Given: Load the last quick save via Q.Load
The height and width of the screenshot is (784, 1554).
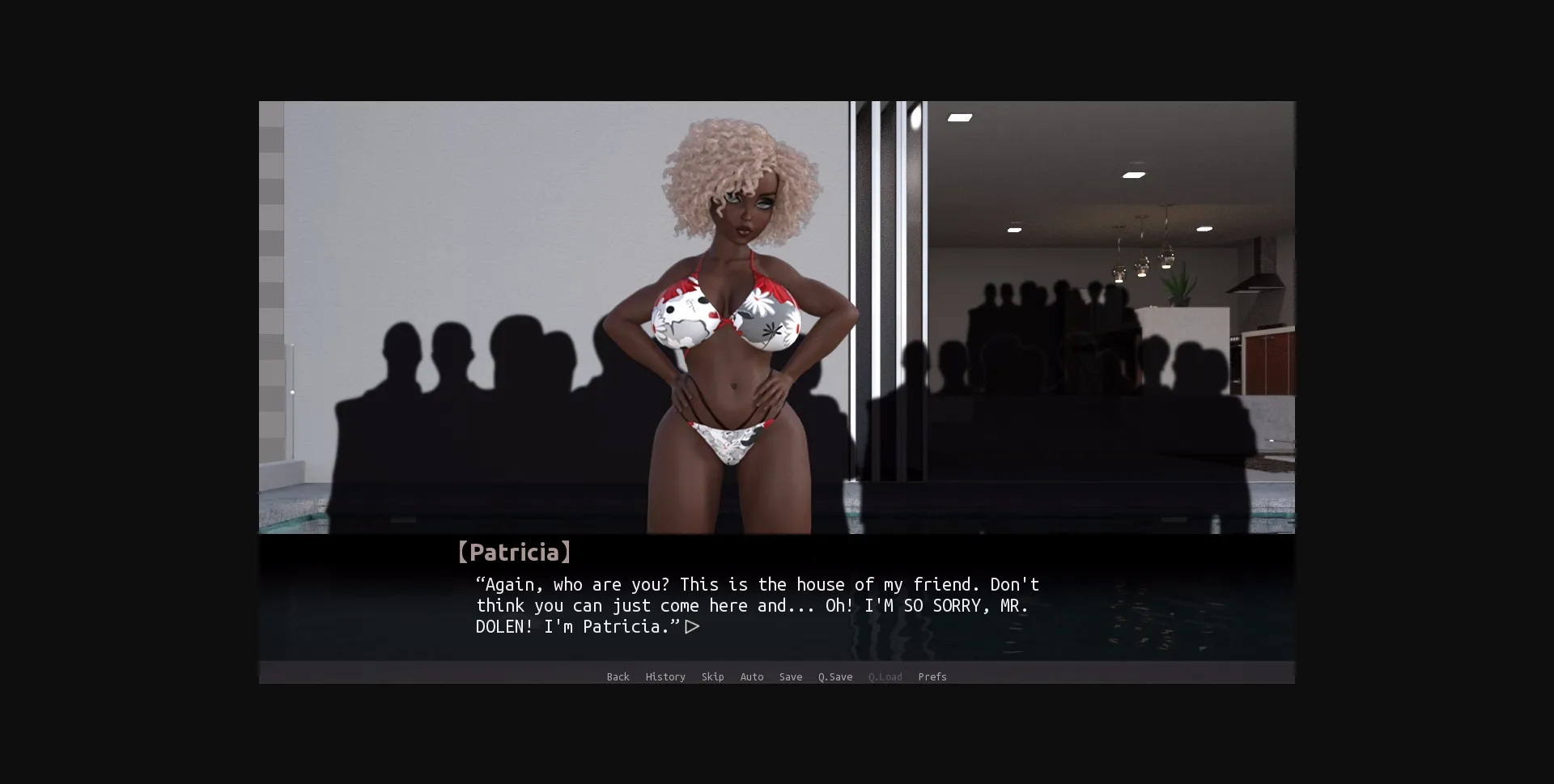Looking at the screenshot, I should coord(885,677).
